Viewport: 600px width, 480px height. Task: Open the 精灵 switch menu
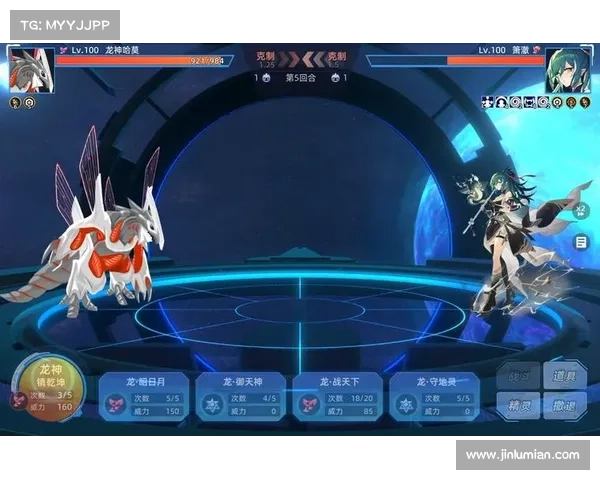point(520,407)
